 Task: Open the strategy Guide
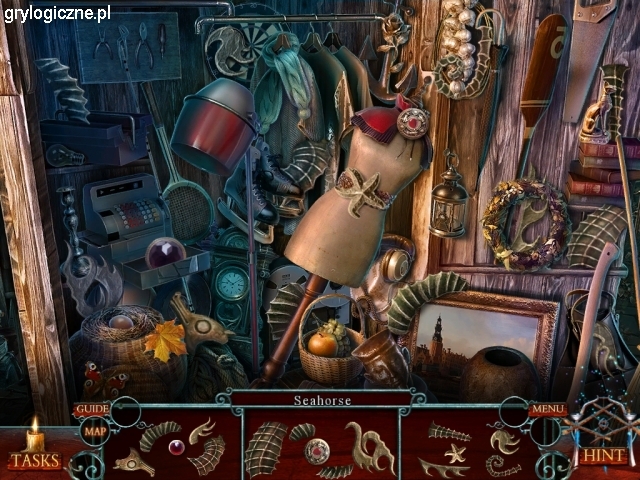pos(91,410)
